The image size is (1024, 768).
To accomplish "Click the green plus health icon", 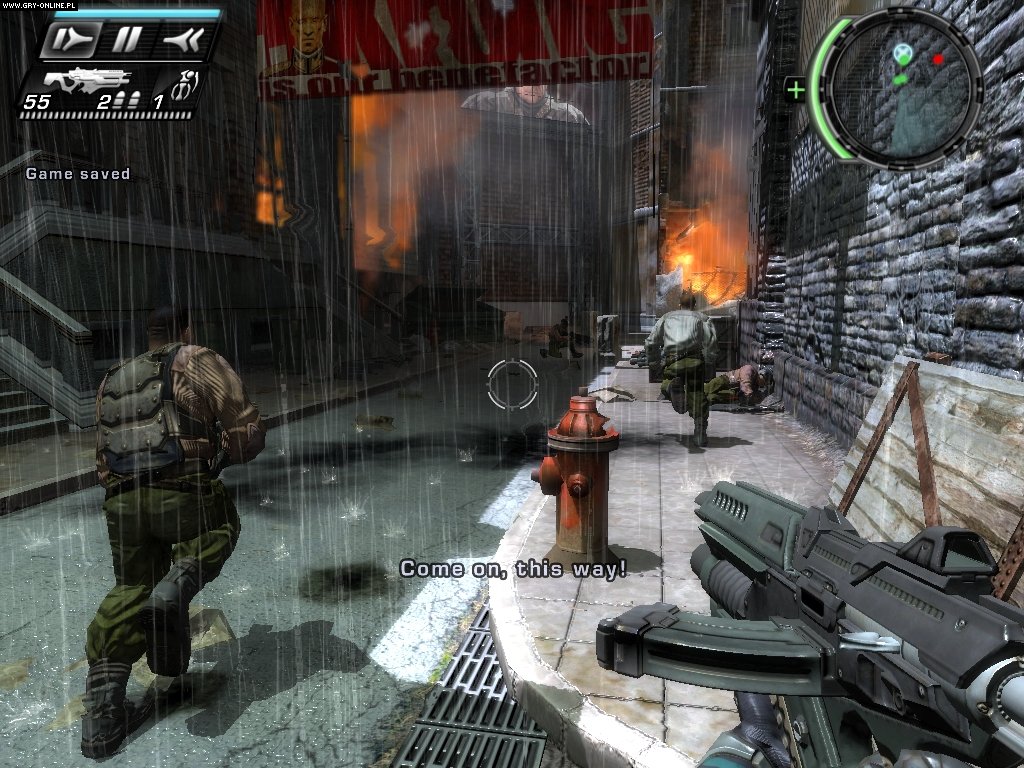I will [x=796, y=91].
